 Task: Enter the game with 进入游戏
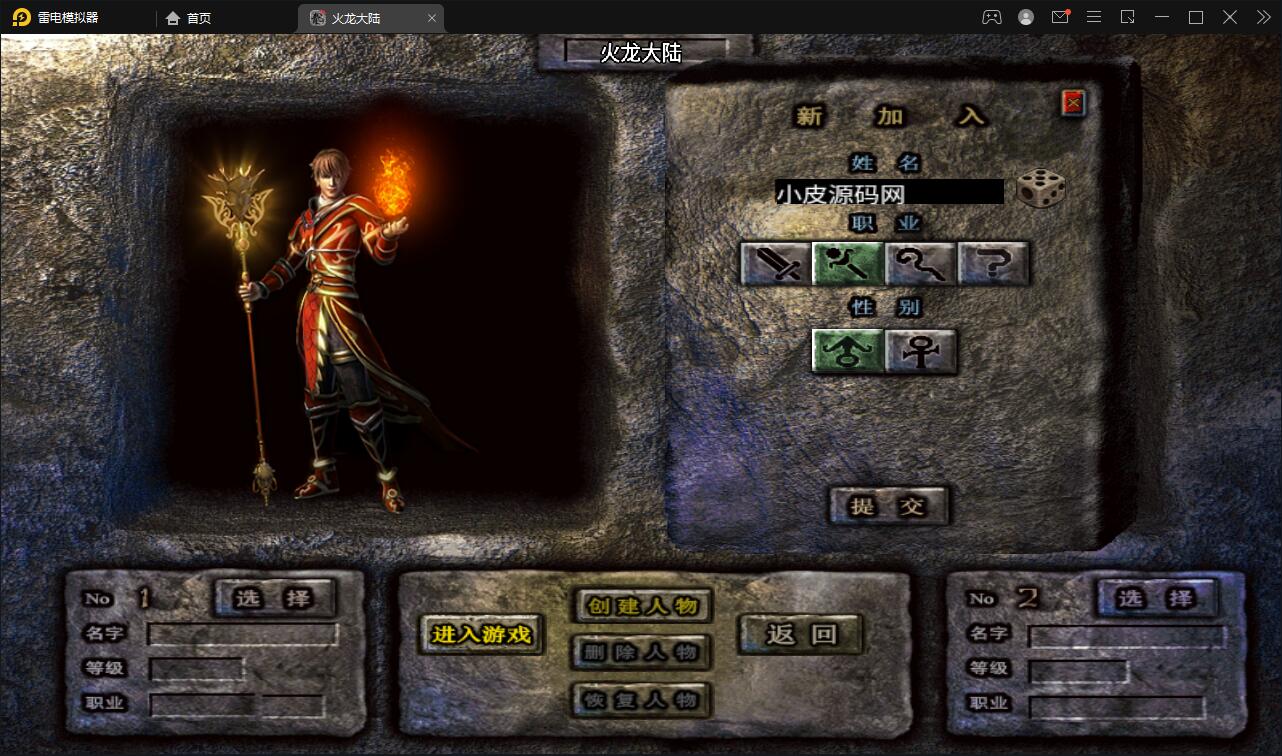pyautogui.click(x=481, y=634)
